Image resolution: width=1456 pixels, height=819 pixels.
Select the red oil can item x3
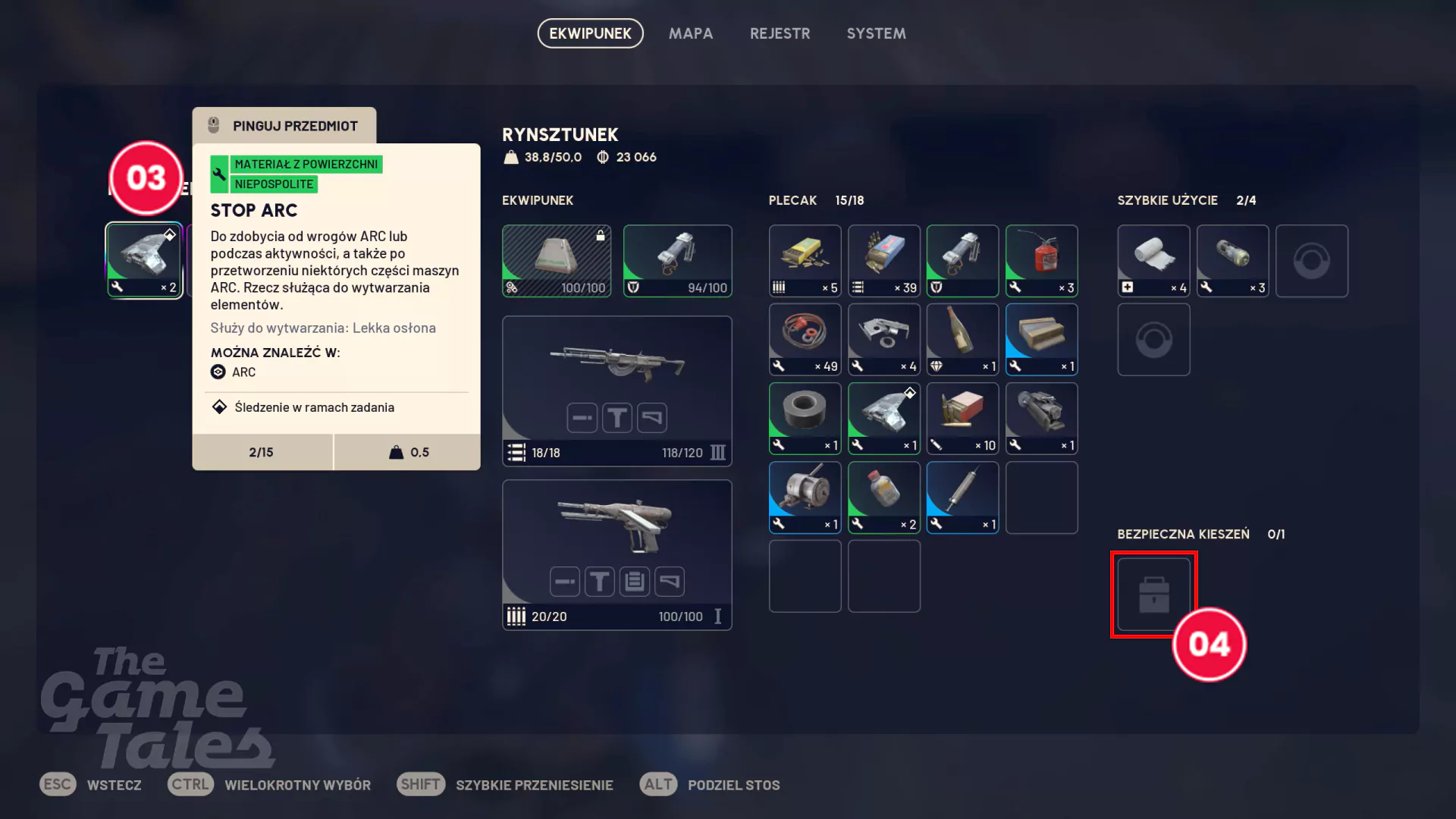tap(1041, 261)
